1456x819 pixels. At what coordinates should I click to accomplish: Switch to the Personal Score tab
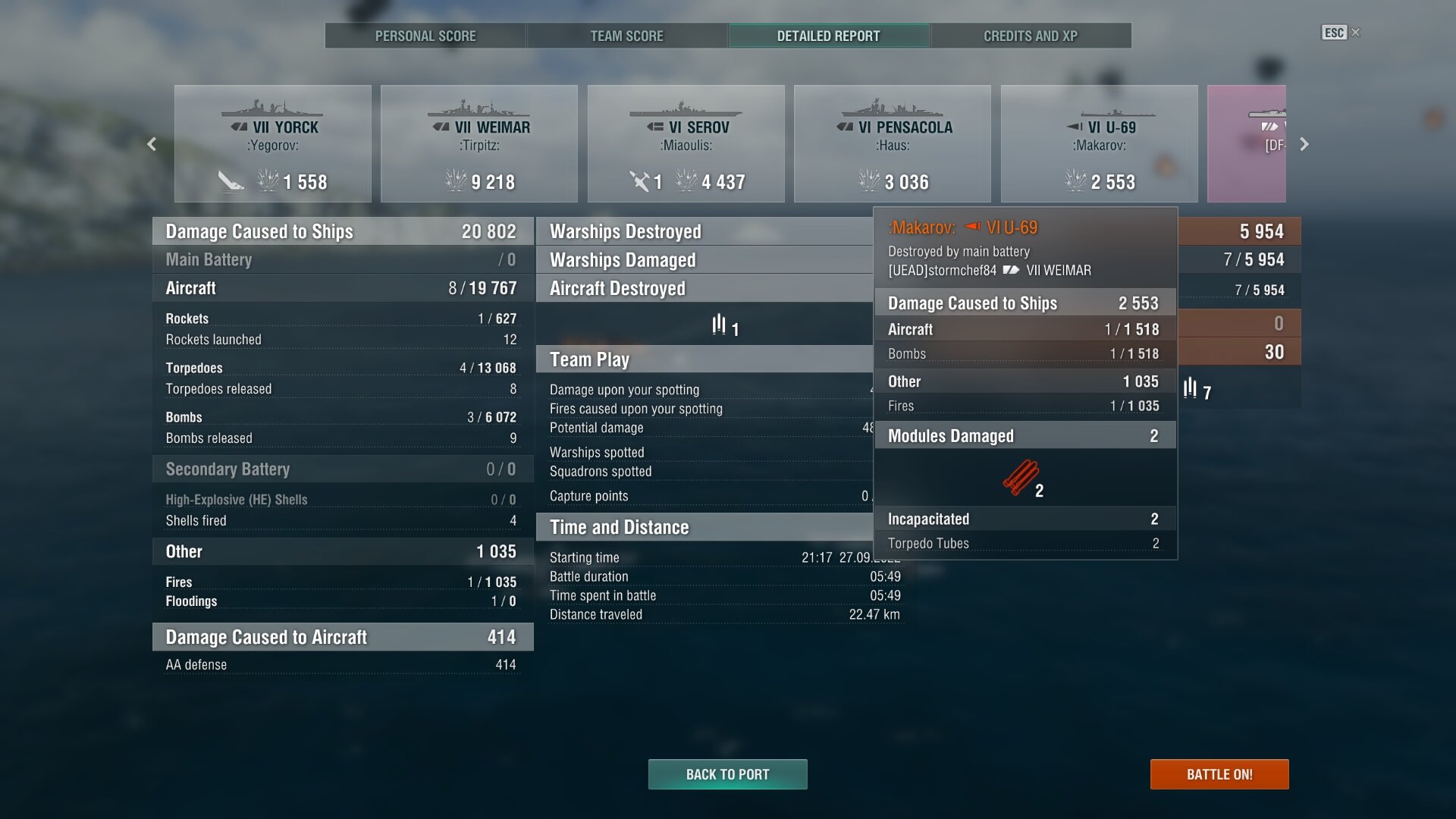[x=425, y=36]
